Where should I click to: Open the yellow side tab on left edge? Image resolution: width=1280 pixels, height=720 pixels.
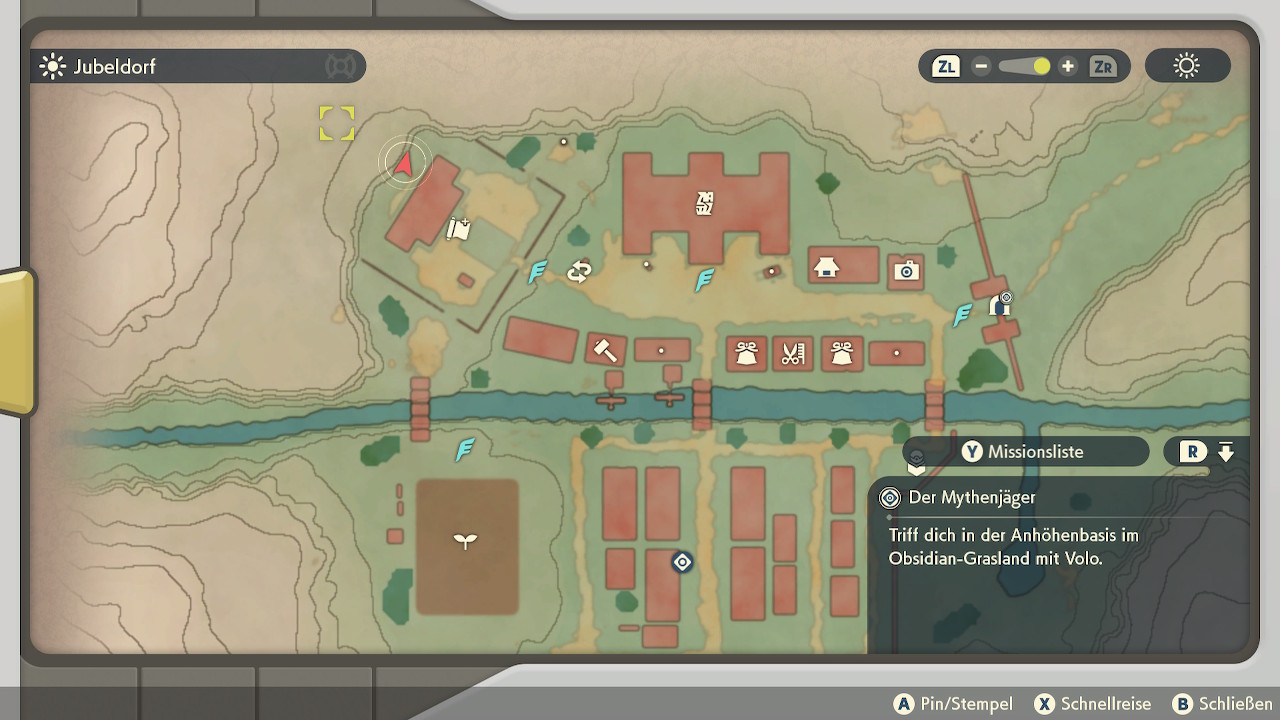click(16, 342)
